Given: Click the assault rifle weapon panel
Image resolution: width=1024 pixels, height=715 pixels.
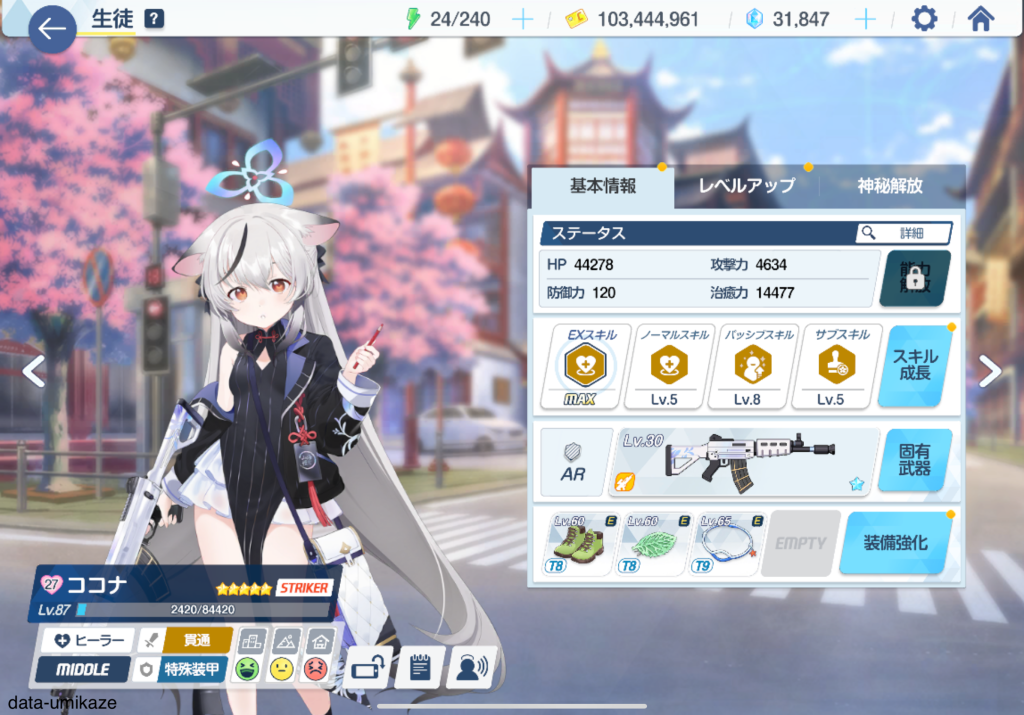Looking at the screenshot, I should (745, 462).
